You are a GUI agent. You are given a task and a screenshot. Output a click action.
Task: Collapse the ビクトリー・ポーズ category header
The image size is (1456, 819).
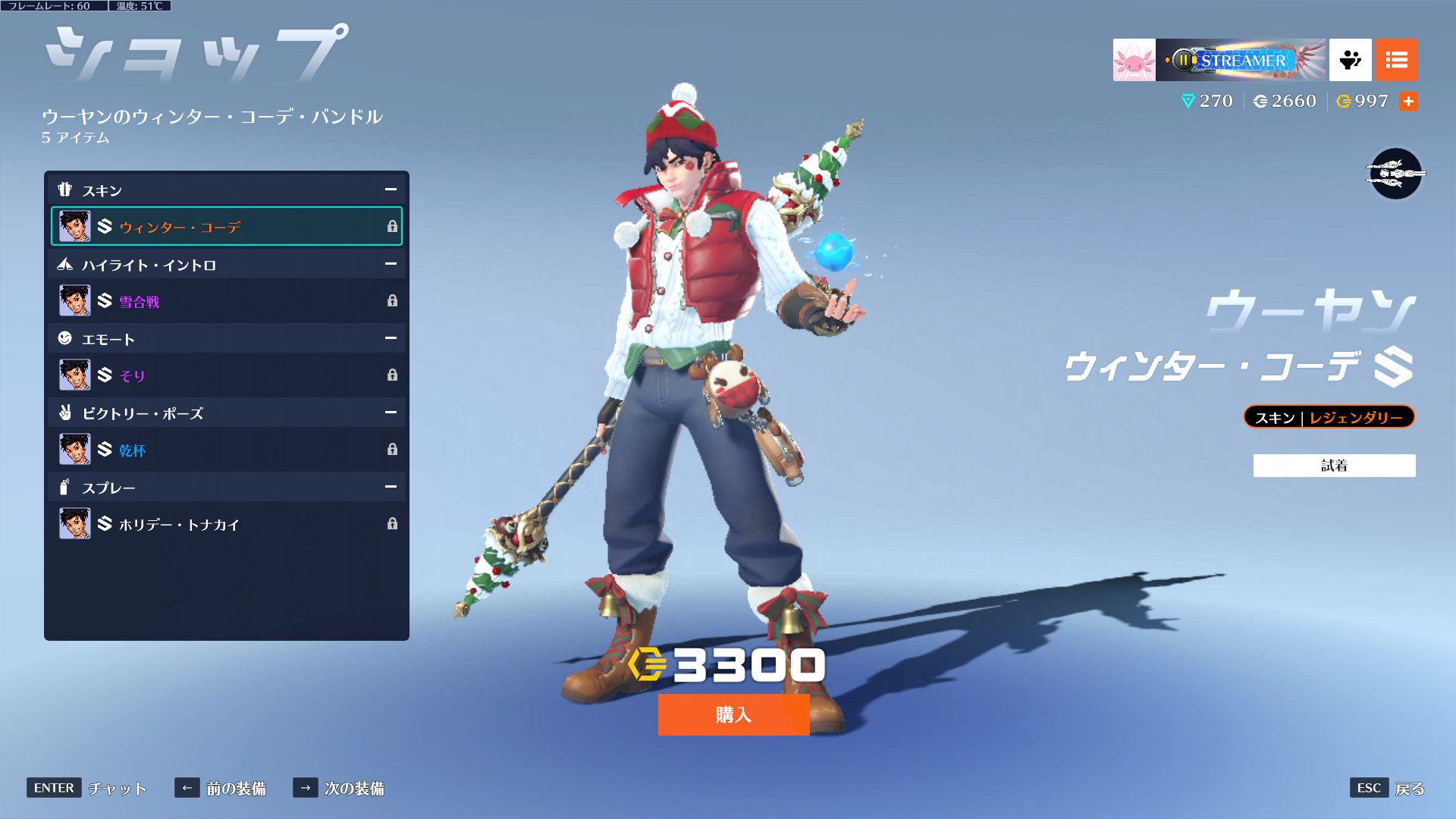(391, 413)
